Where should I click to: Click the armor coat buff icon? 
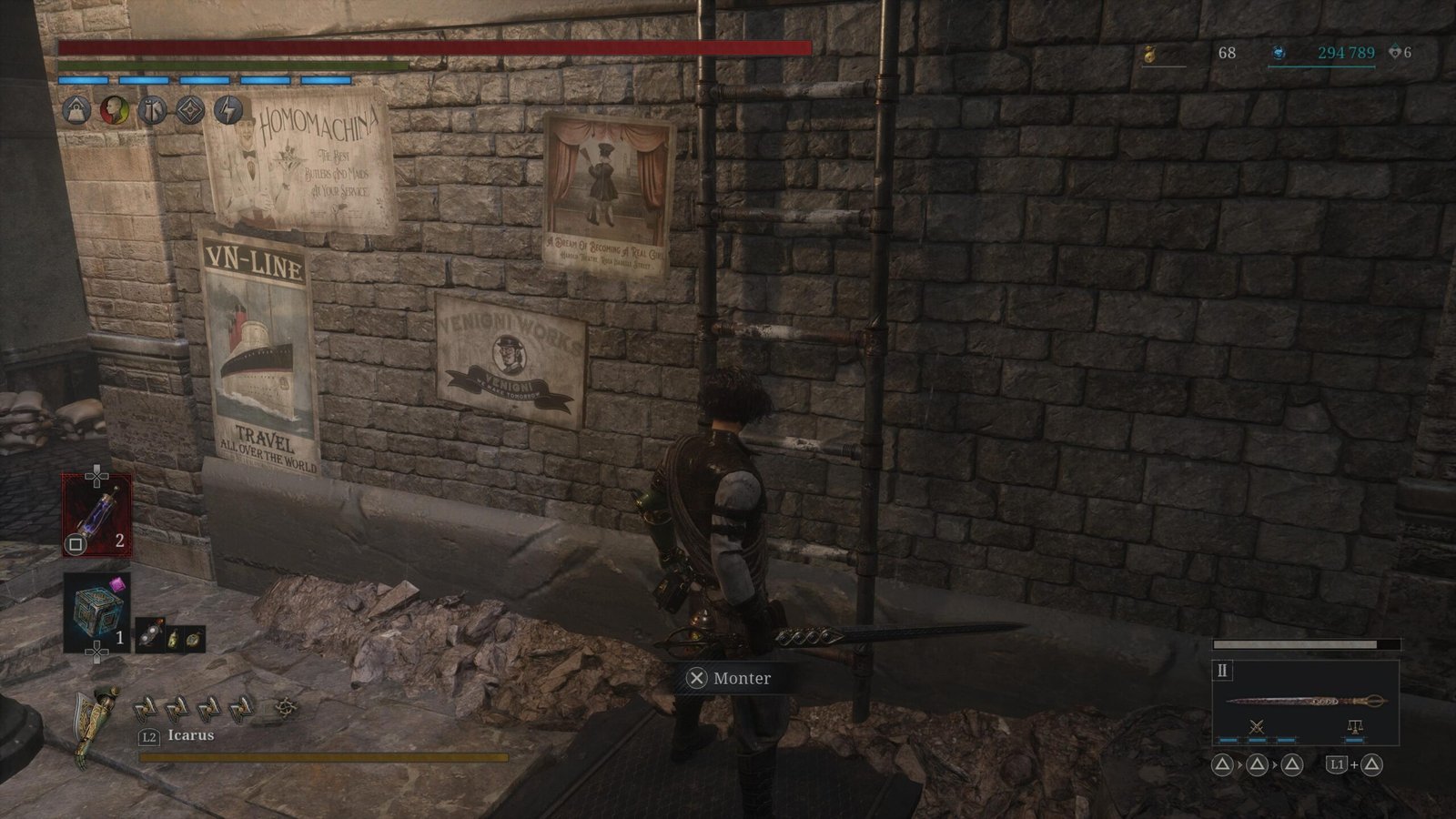click(x=152, y=111)
